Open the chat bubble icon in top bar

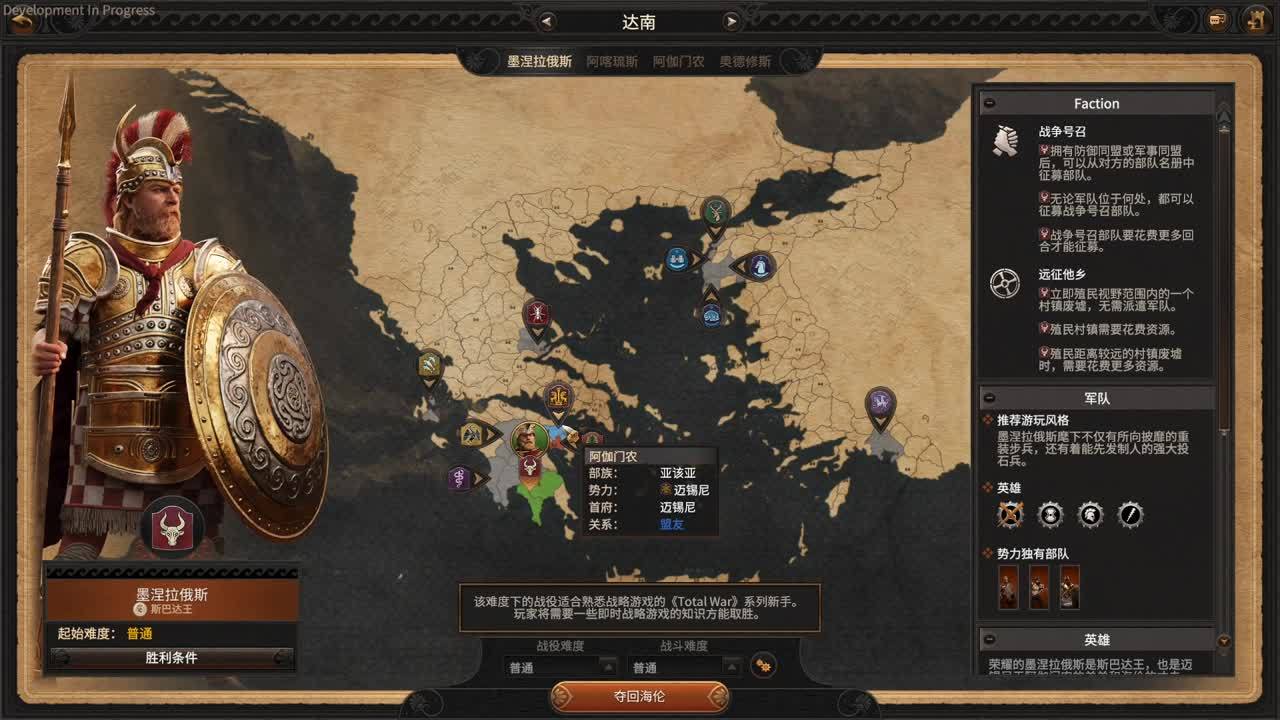coord(1217,20)
